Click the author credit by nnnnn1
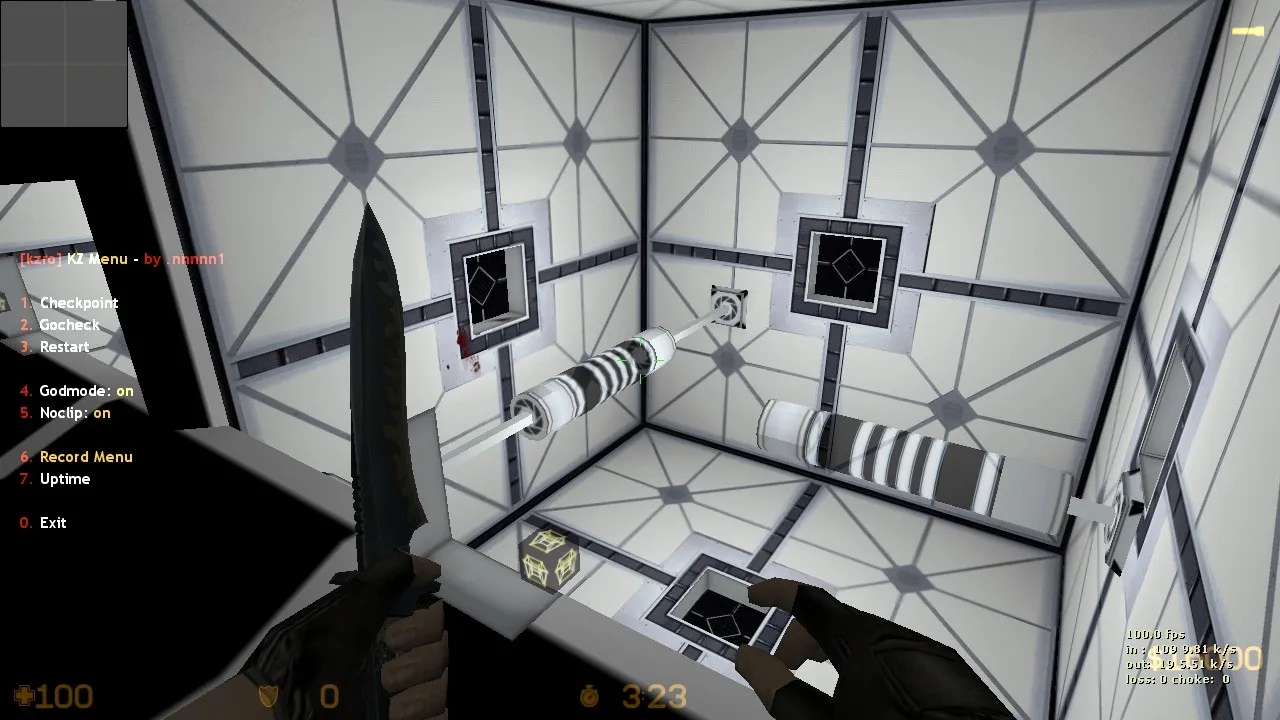 pyautogui.click(x=185, y=258)
